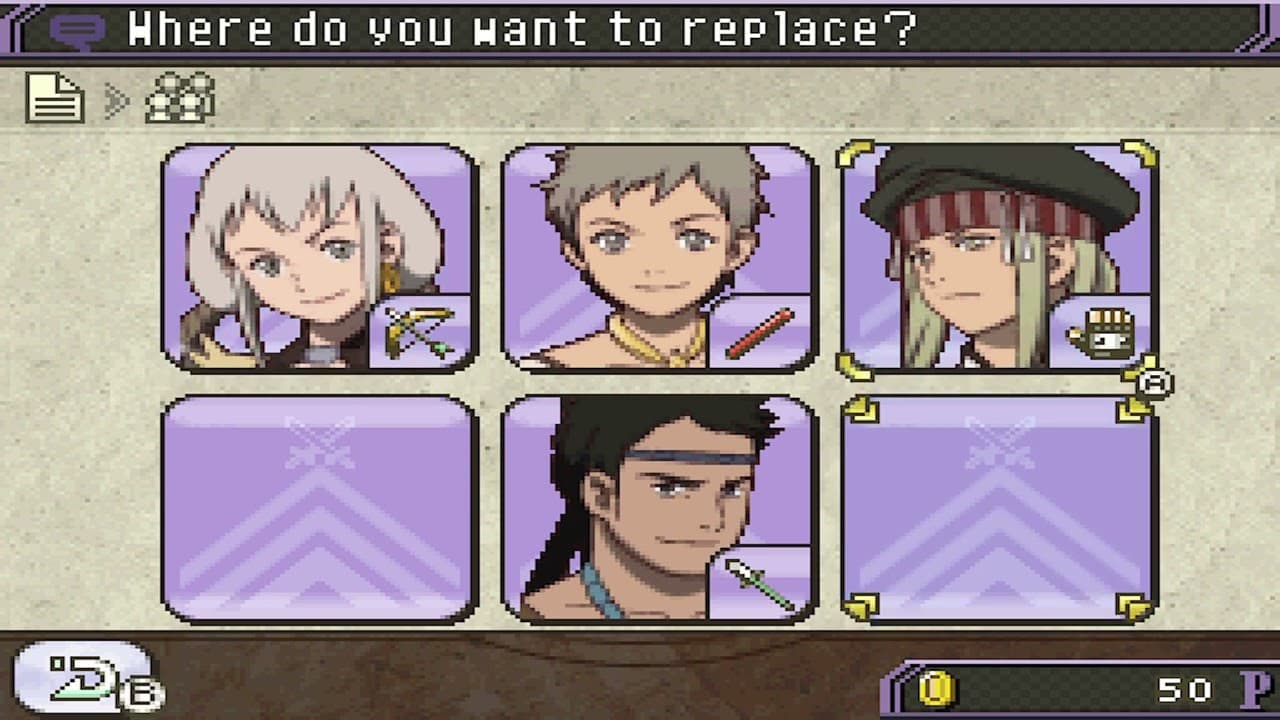1280x720 pixels.
Task: Open the party group breadcrumb icon
Action: pyautogui.click(x=180, y=98)
